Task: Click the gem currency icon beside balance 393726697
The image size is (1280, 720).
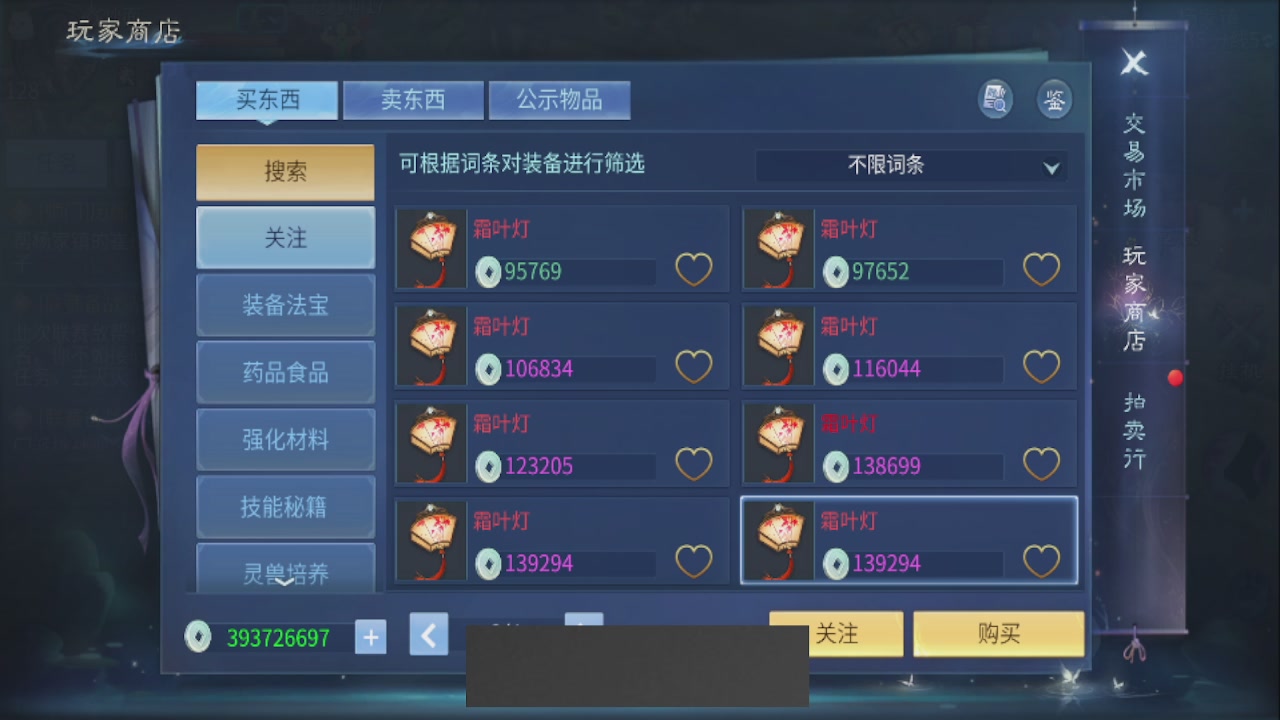Action: (198, 637)
